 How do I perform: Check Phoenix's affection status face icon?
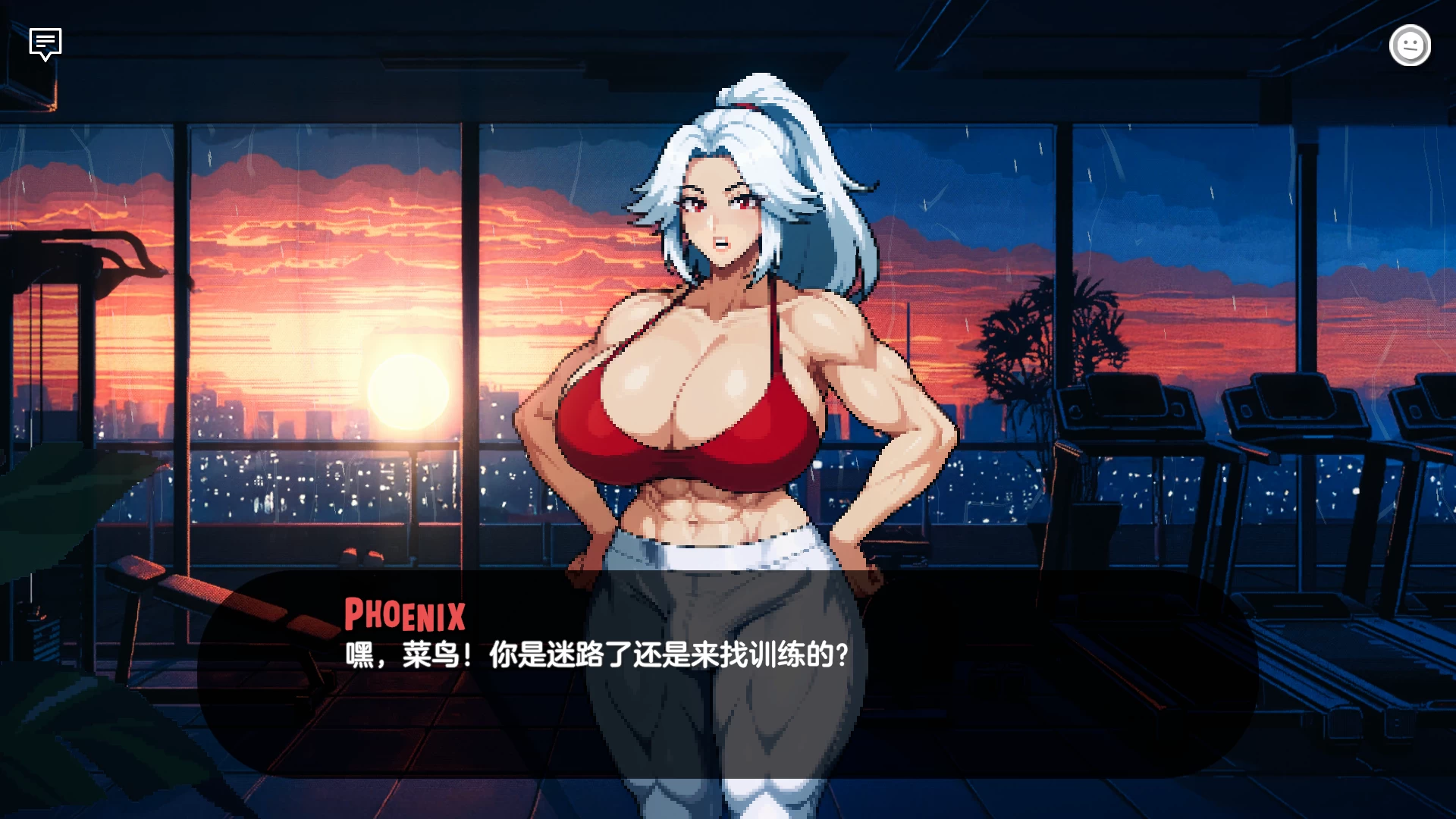coord(1410,45)
